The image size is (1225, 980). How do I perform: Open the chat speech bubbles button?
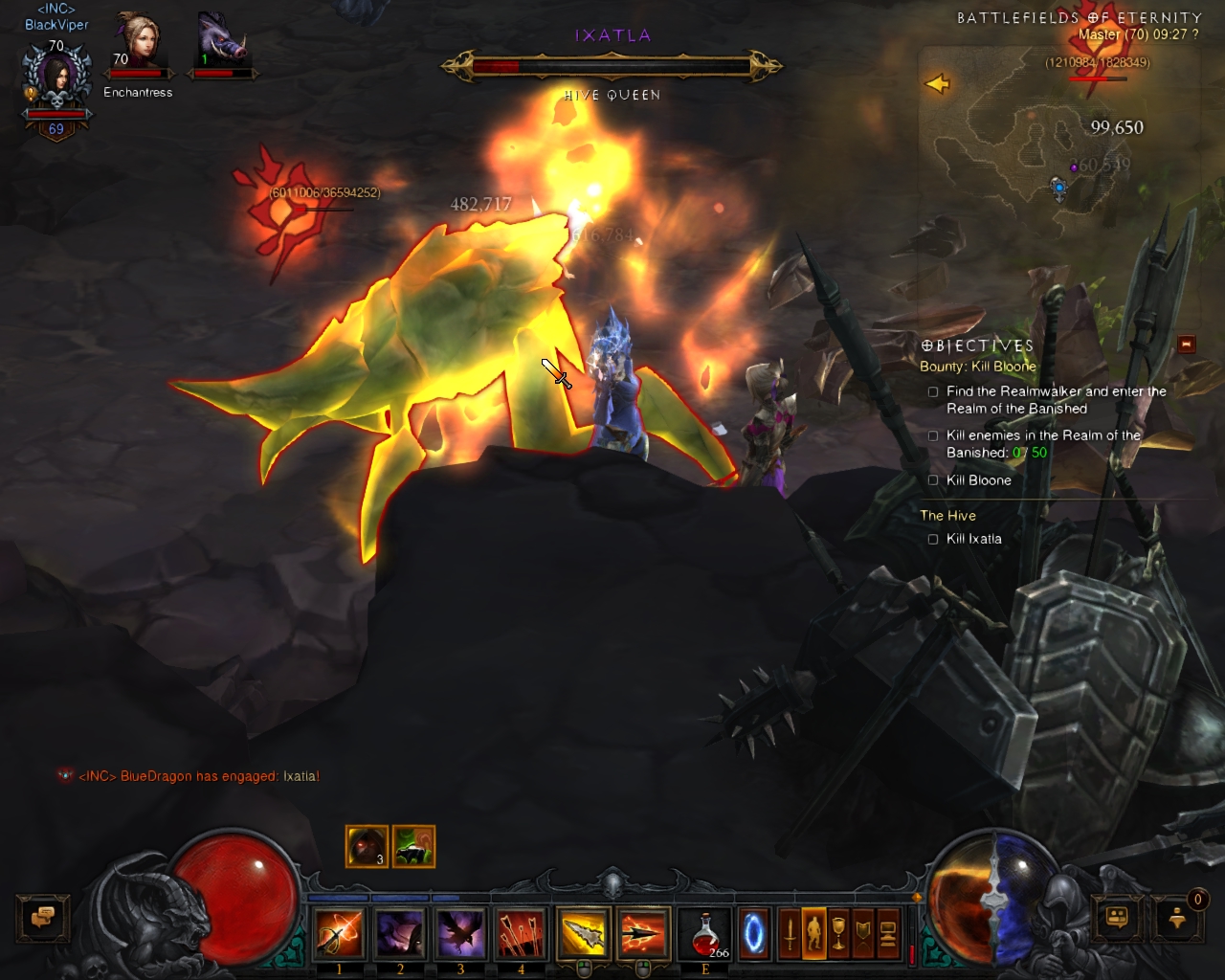[43, 918]
